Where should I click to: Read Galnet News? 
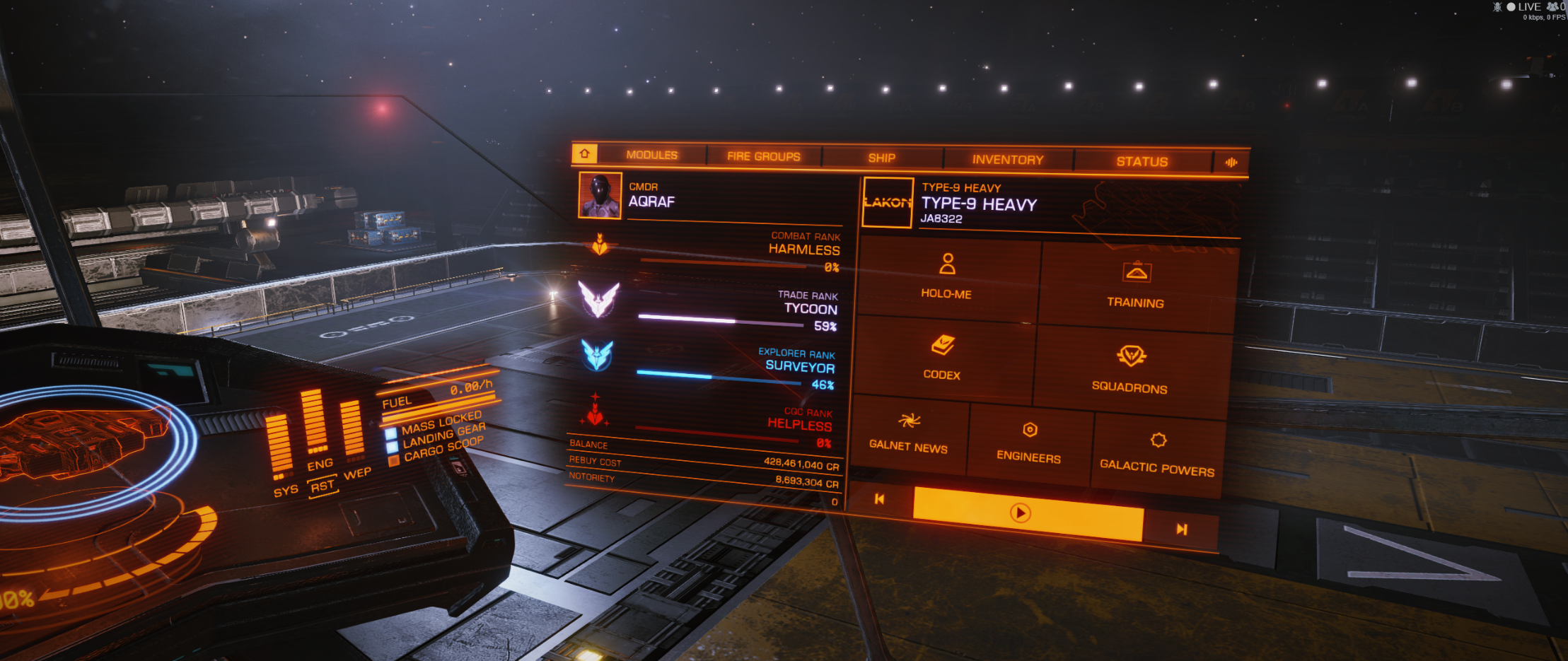tap(909, 433)
